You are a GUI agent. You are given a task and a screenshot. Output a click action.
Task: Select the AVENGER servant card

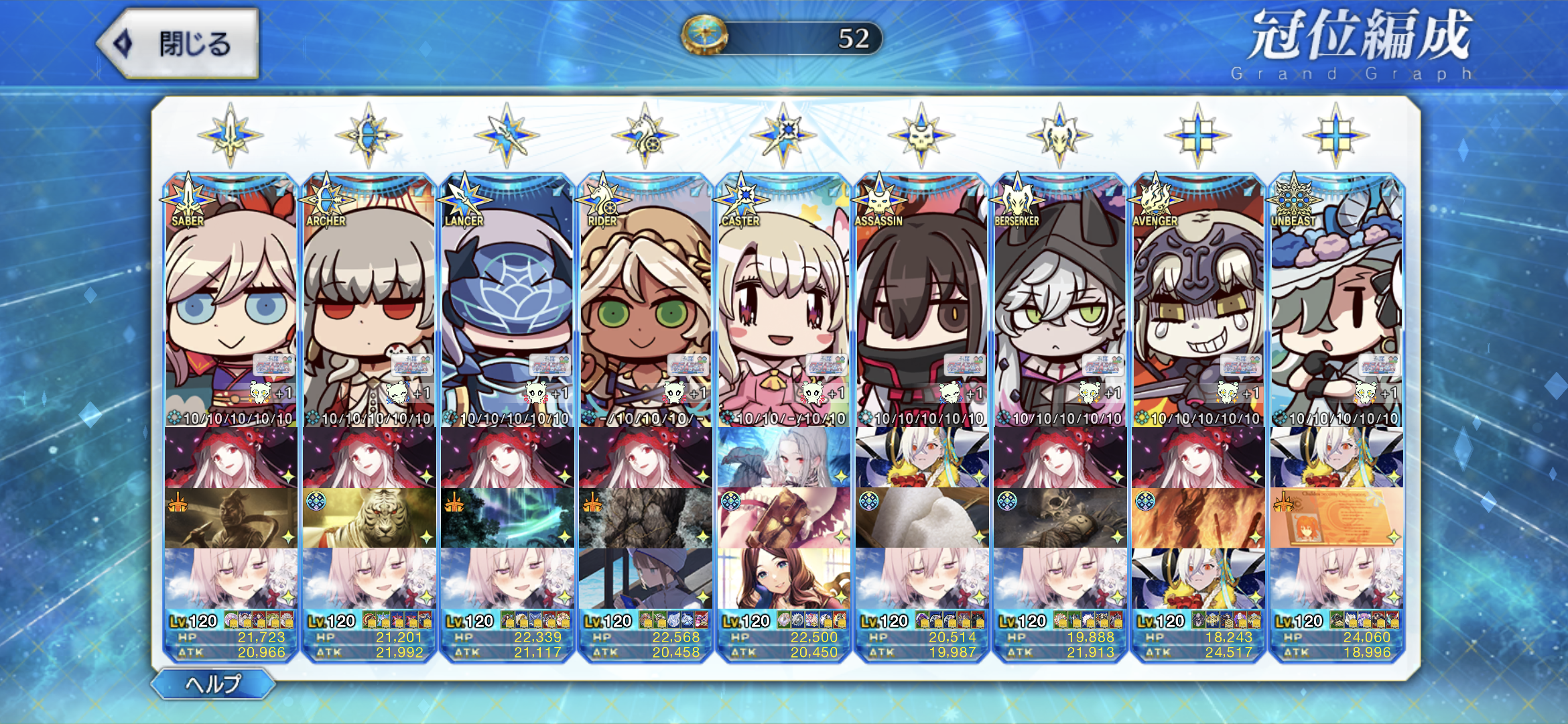tap(1197, 302)
